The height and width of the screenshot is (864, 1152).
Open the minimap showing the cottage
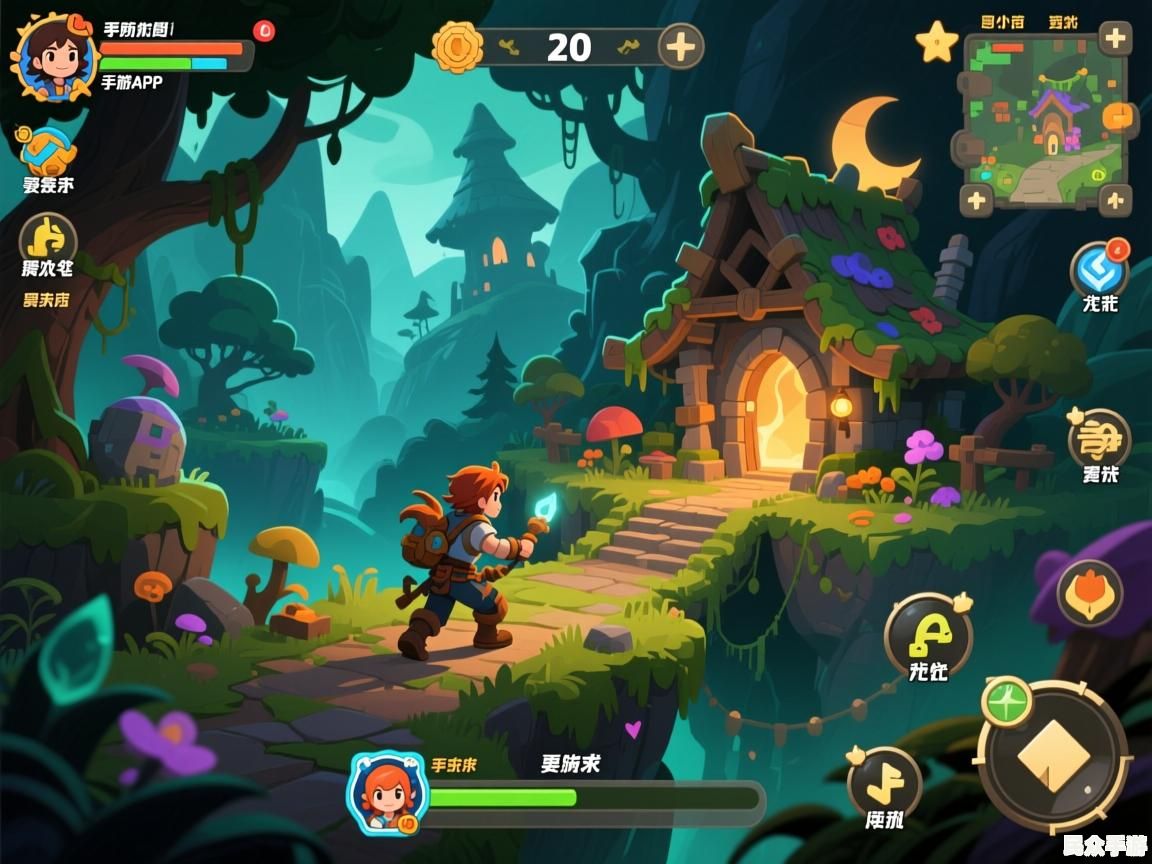1045,119
